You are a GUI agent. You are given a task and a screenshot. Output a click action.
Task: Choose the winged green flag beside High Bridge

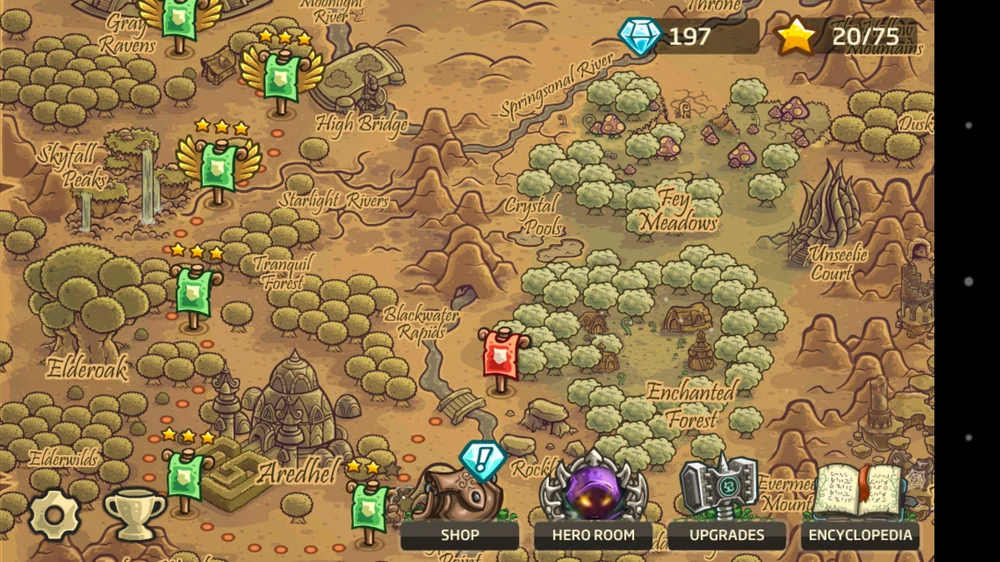point(282,74)
